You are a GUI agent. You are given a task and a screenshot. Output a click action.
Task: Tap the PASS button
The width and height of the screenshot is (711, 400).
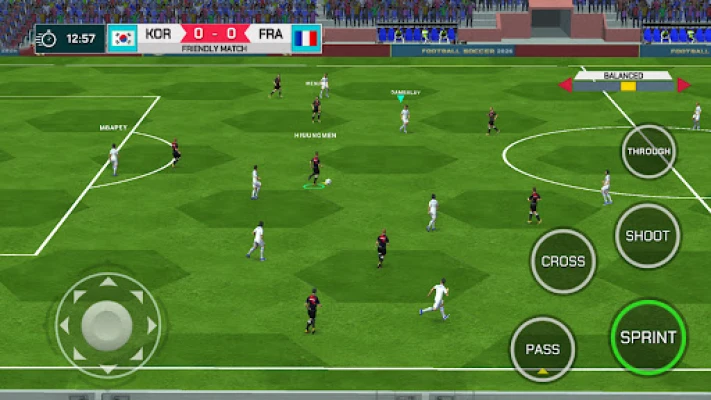point(543,349)
